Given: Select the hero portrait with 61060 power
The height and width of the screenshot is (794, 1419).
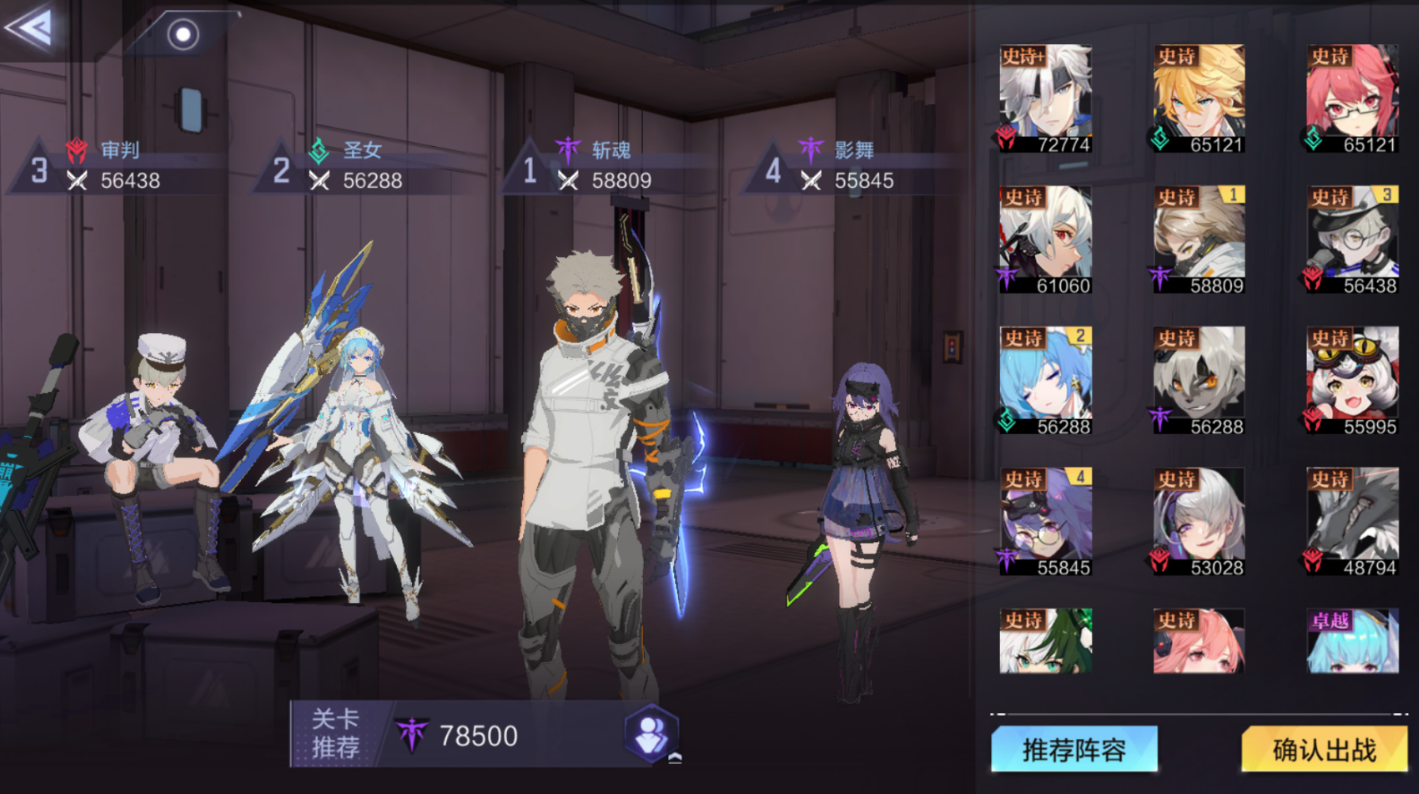Looking at the screenshot, I should pyautogui.click(x=1045, y=239).
